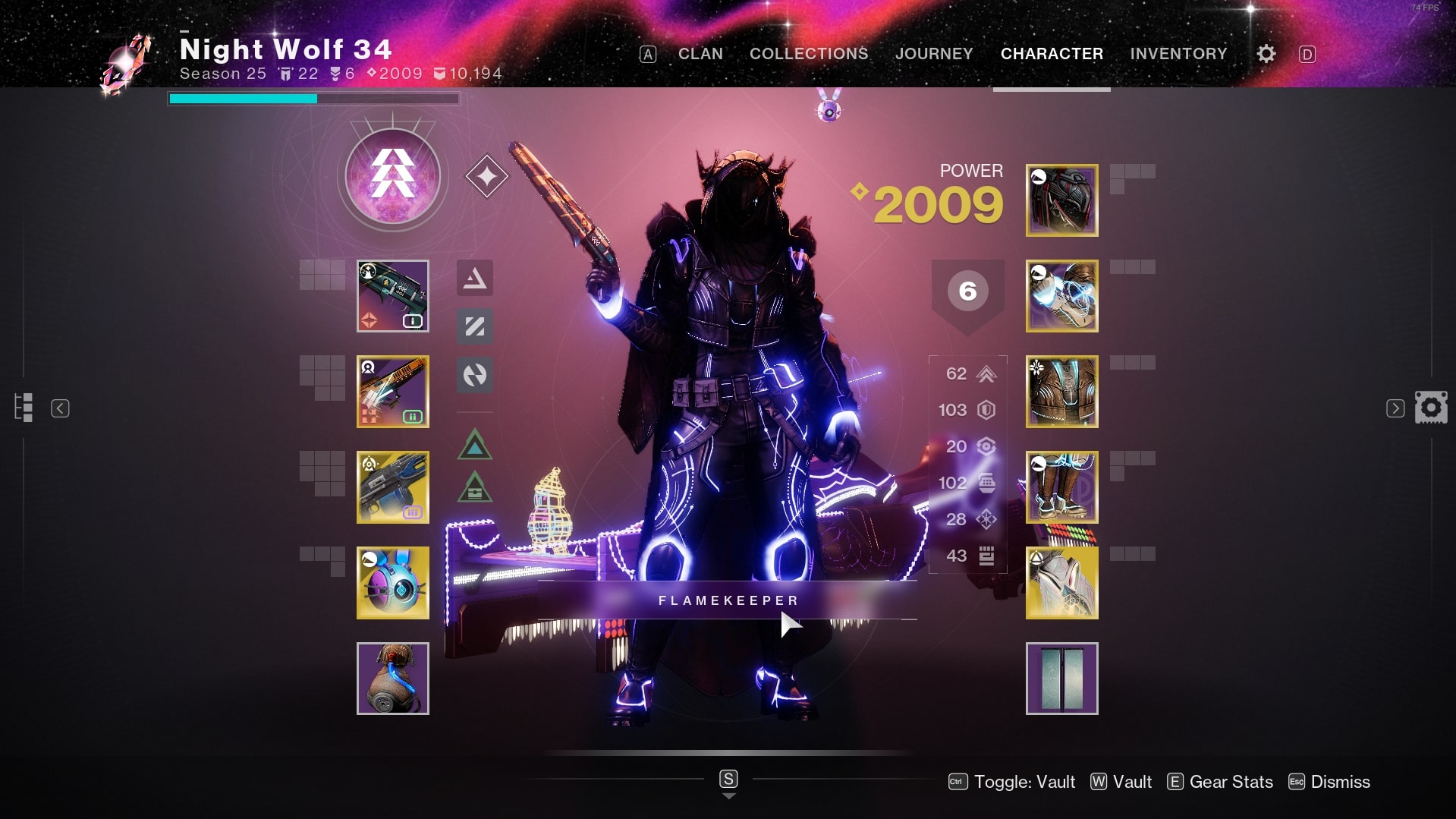This screenshot has width=1456, height=819.
Task: Choose the gauntlets armor slot
Action: coord(1061,296)
